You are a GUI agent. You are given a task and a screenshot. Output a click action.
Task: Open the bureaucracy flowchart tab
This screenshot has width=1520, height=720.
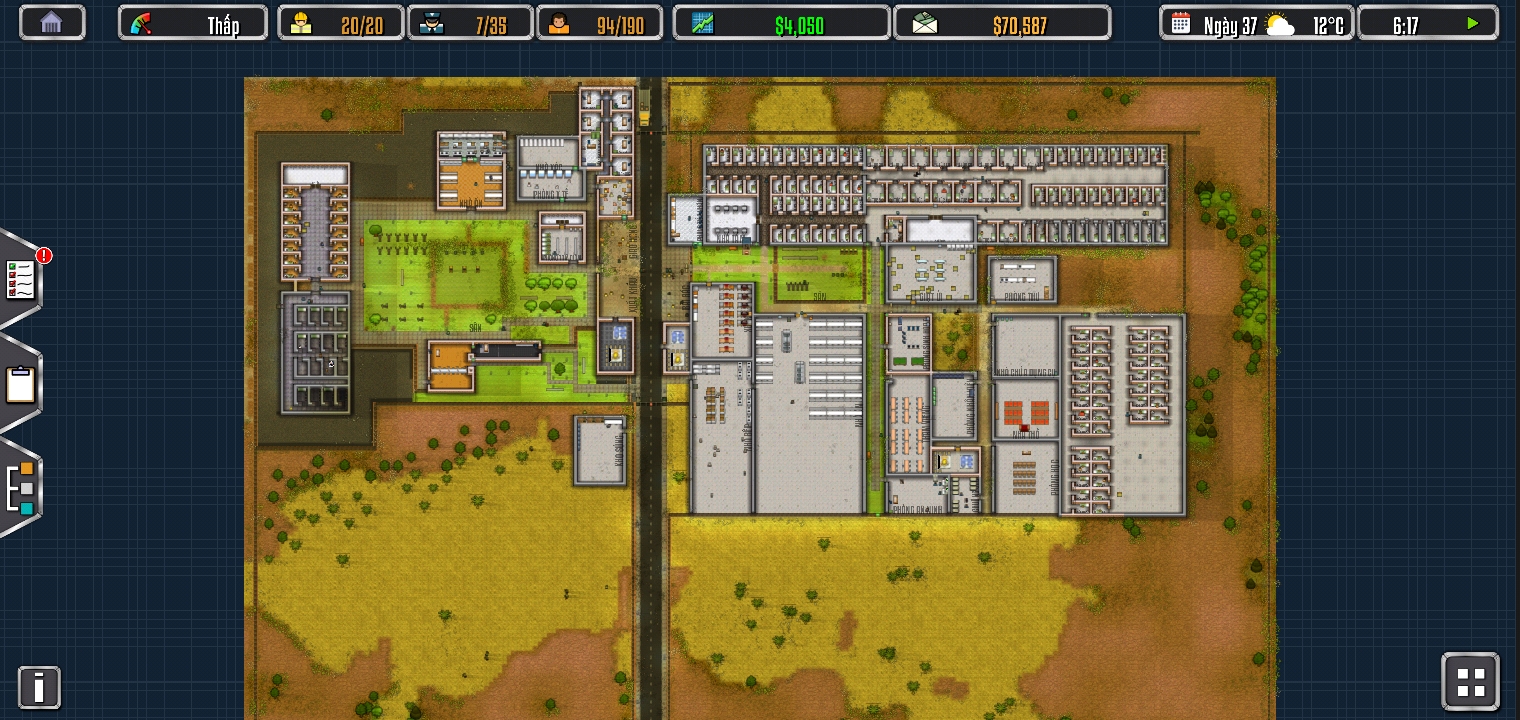click(x=21, y=488)
